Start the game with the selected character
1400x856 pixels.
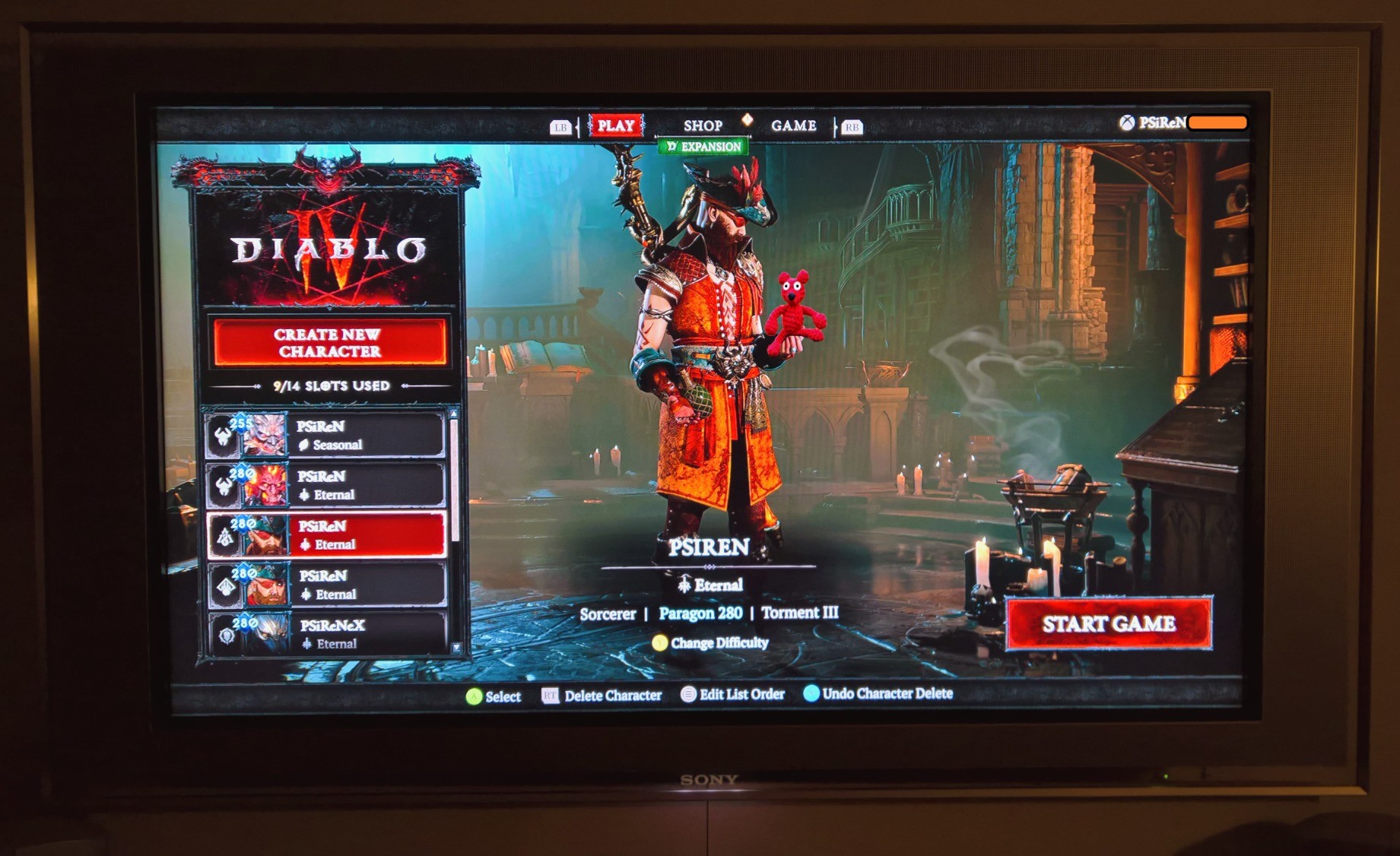(1108, 624)
